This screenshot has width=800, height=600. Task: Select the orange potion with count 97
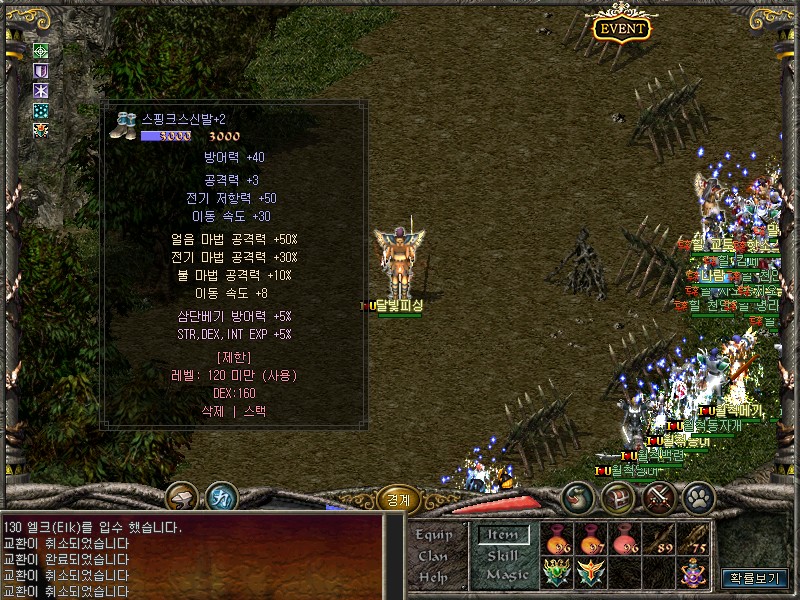(591, 539)
